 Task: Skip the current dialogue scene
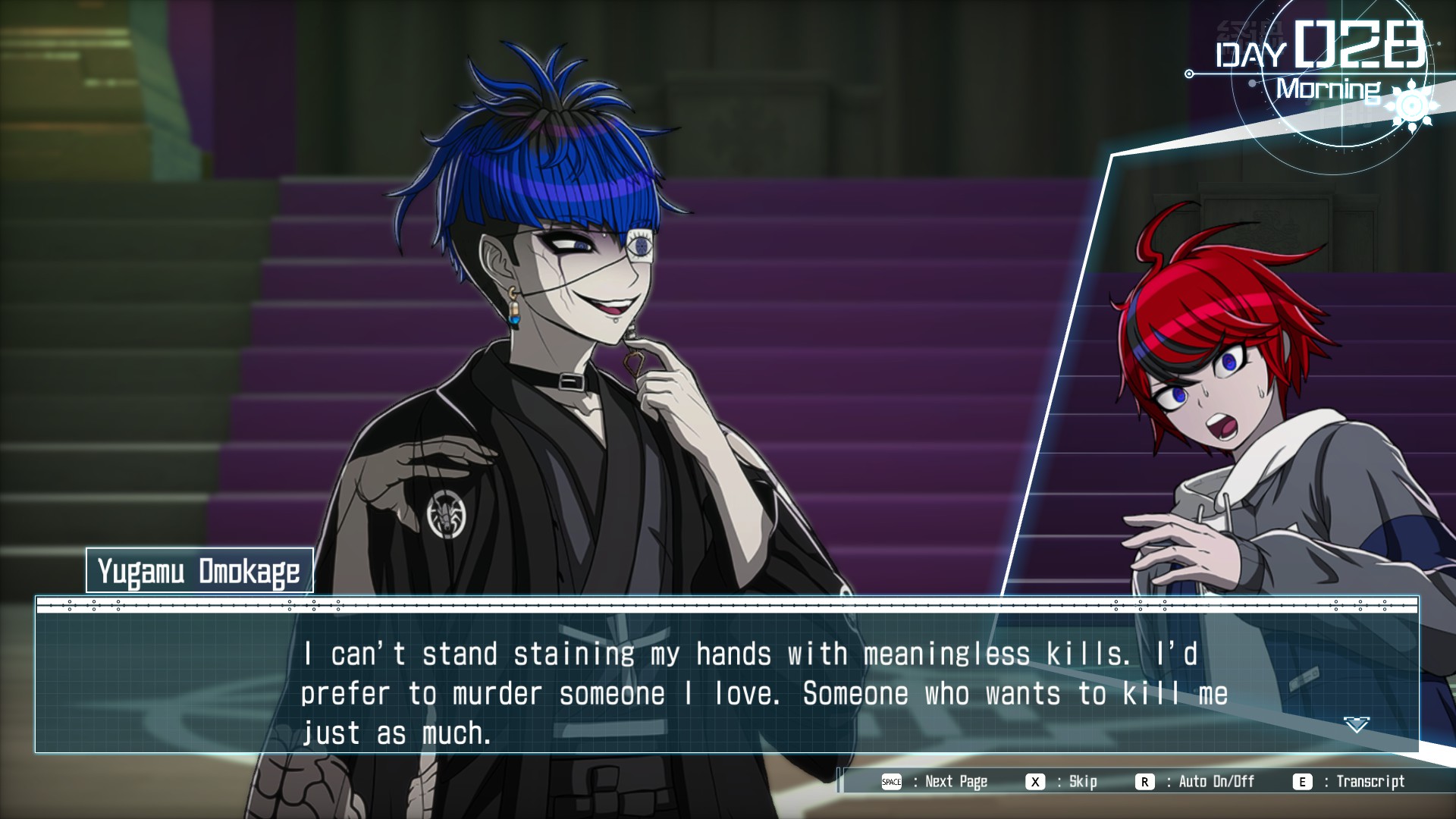[1062, 782]
